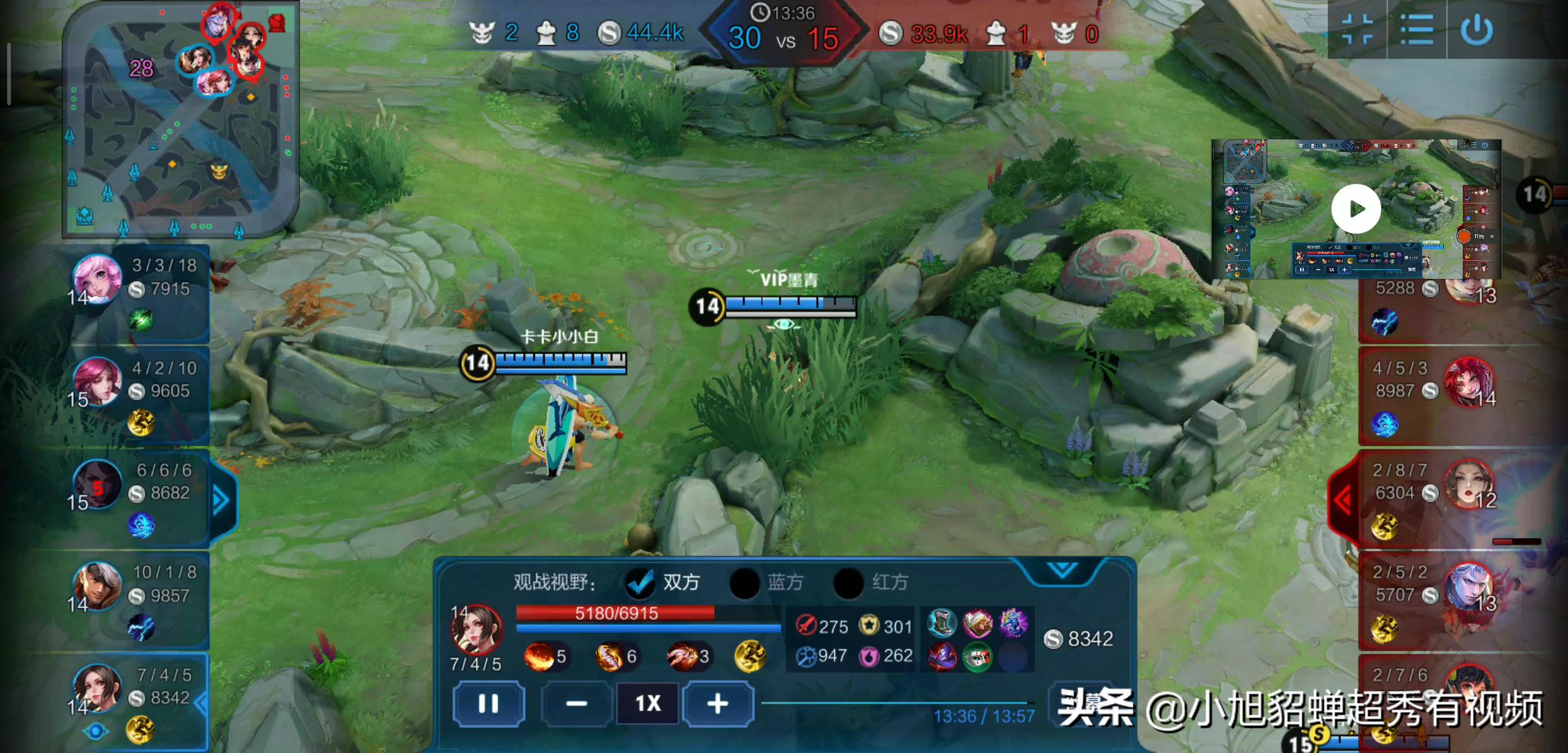Collapse the spectator panel with the down arrow
The image size is (1568, 753).
[x=1062, y=570]
